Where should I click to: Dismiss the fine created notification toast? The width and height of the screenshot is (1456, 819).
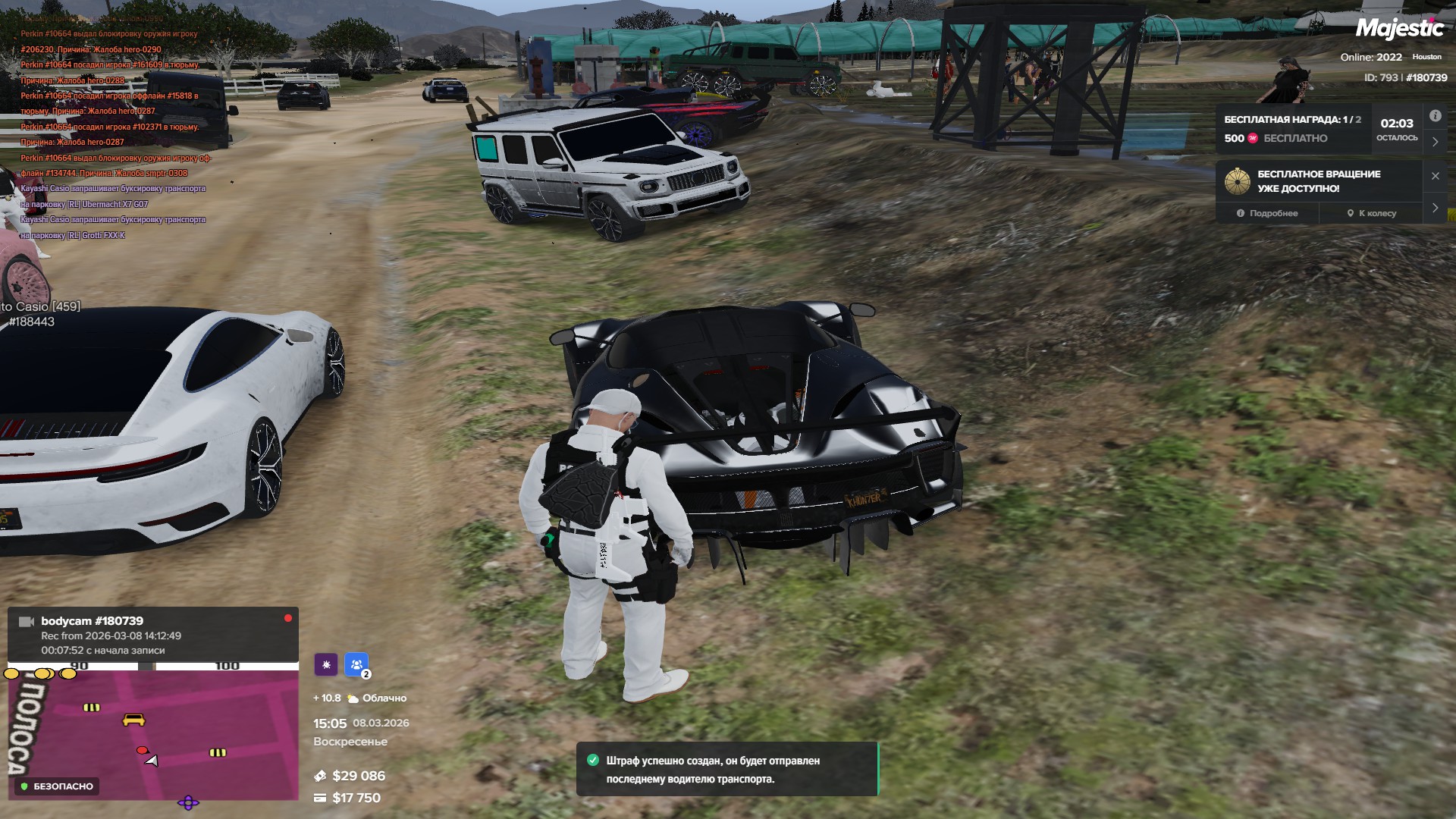(726, 769)
